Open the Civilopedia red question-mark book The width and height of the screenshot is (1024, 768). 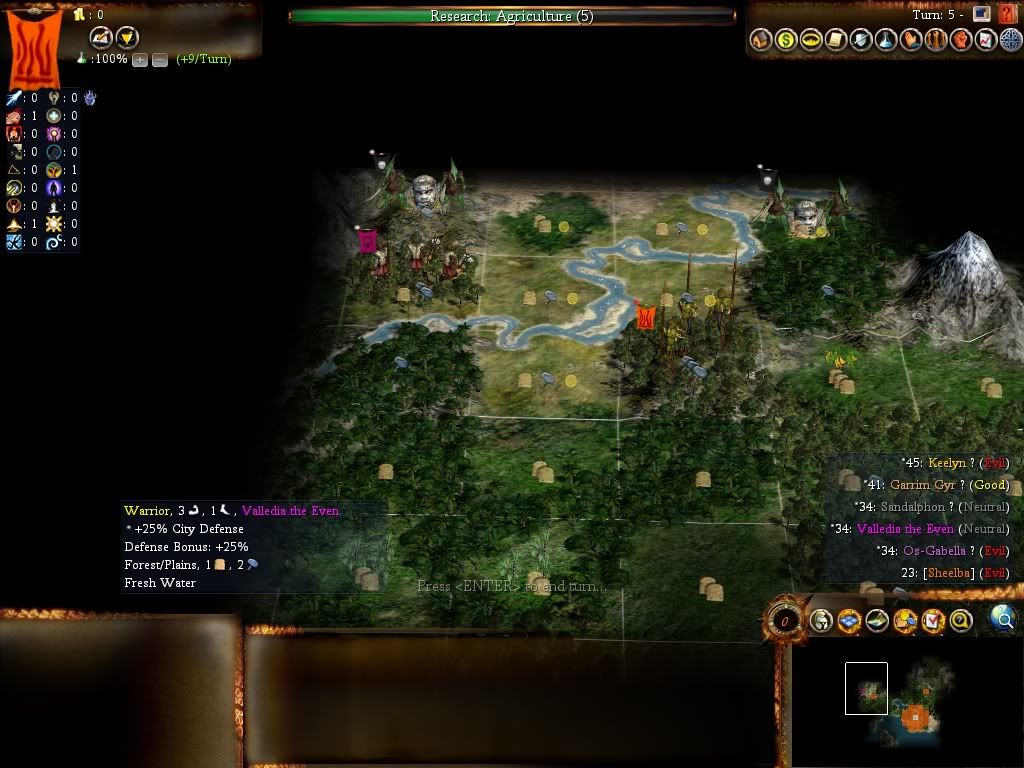click(x=1006, y=15)
